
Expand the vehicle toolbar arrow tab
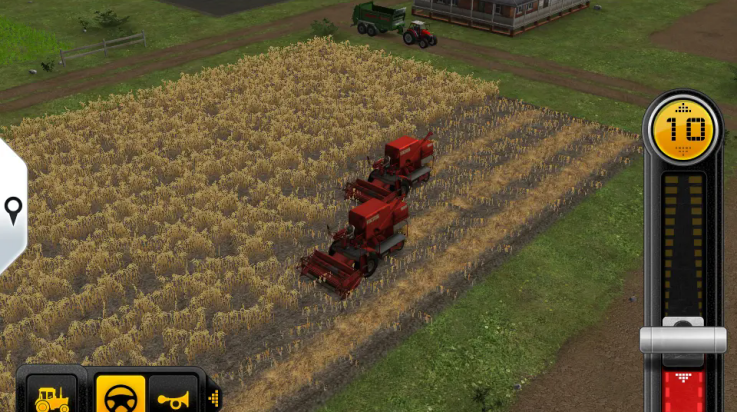tap(214, 397)
